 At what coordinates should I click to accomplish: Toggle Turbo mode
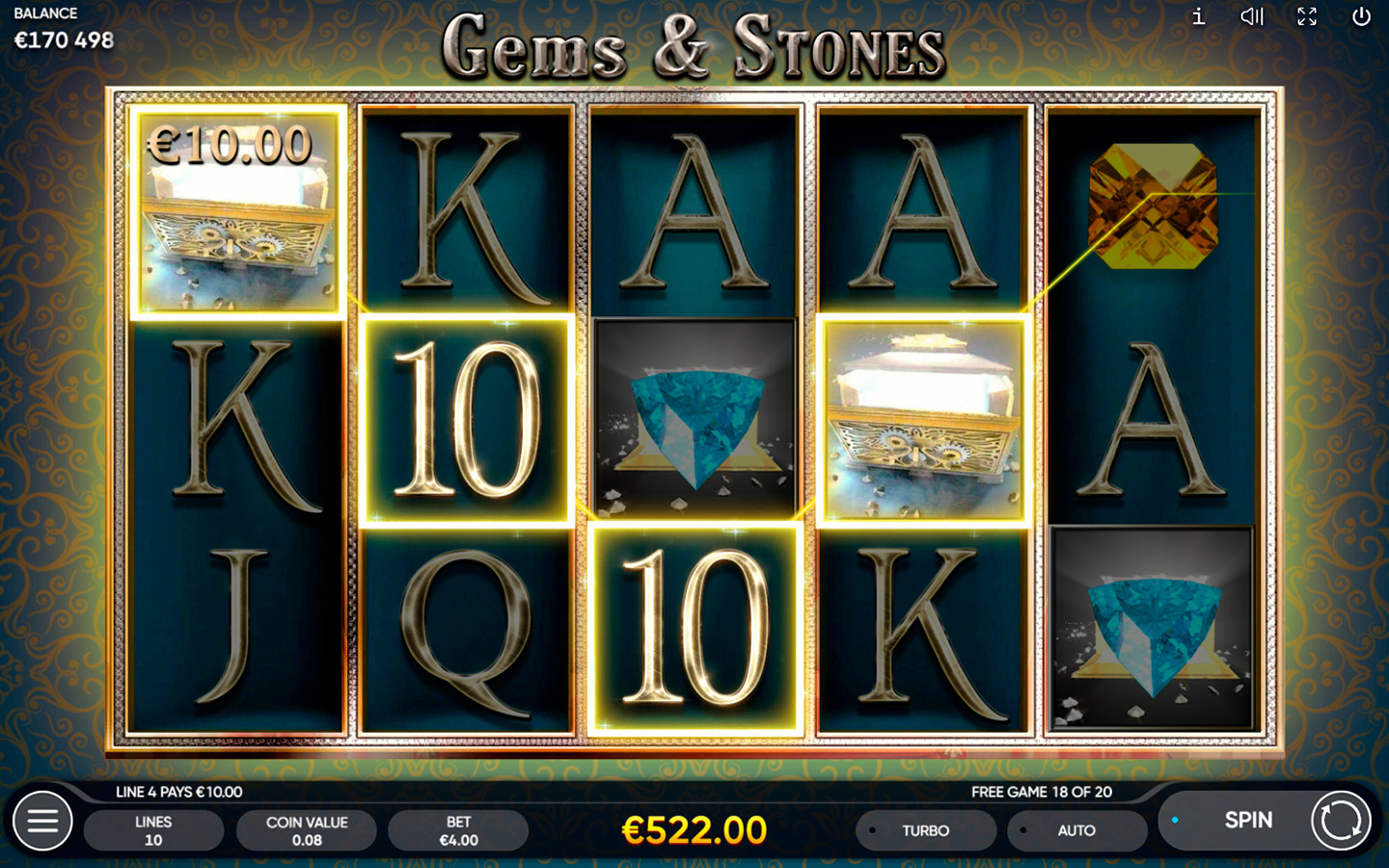click(x=924, y=830)
